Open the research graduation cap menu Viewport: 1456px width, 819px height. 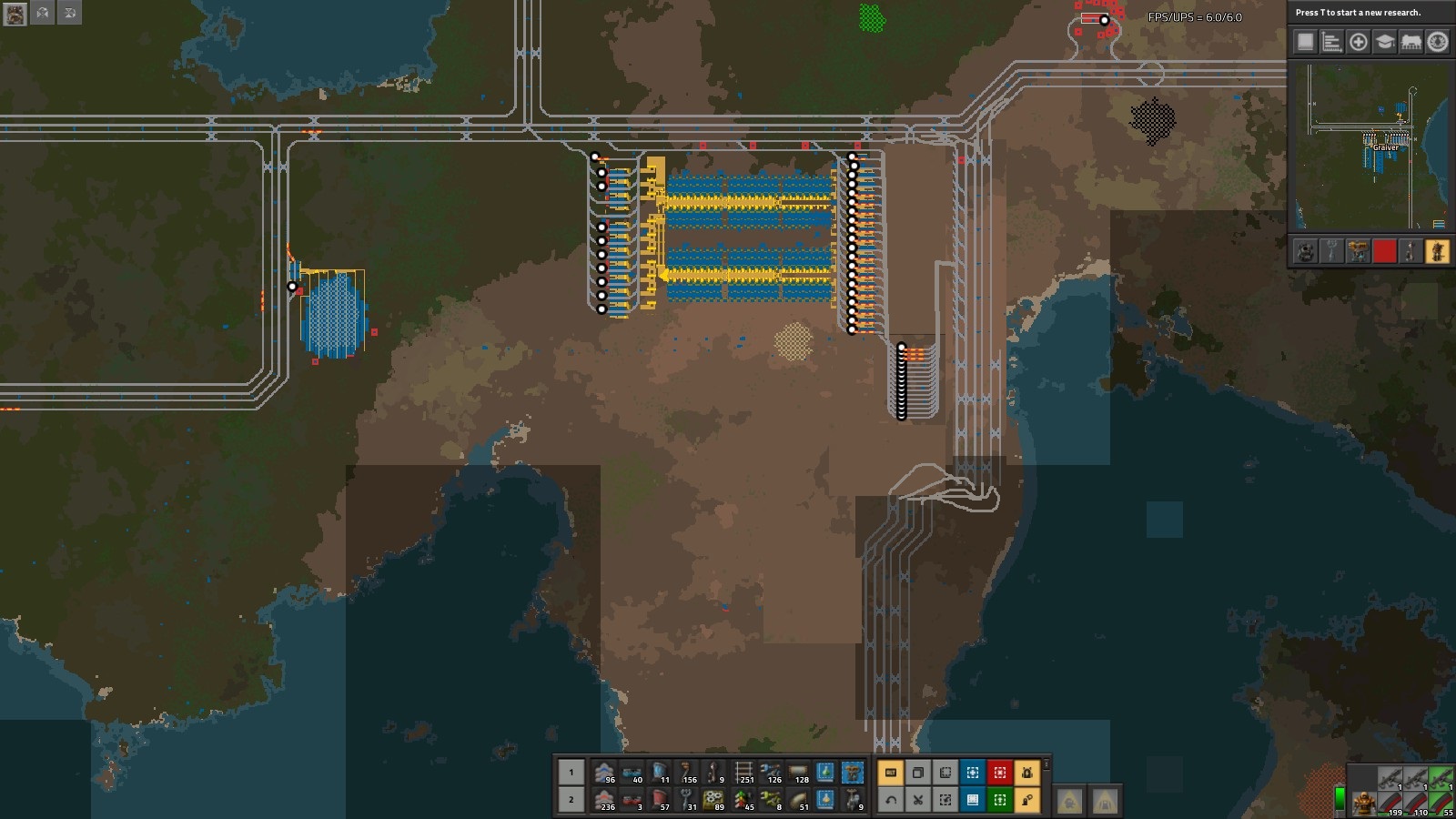1384,42
